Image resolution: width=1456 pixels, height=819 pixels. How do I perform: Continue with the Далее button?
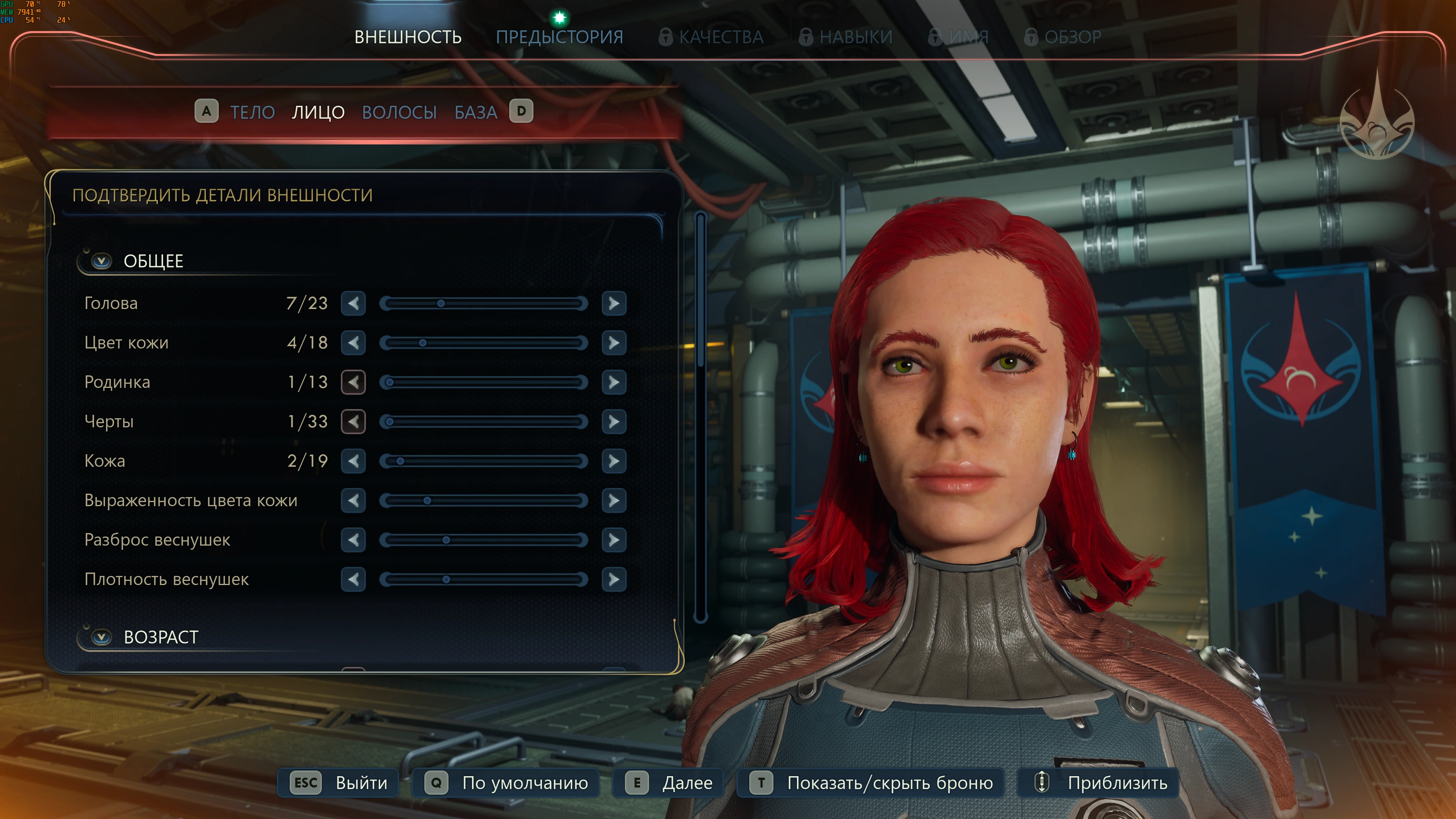[x=669, y=783]
